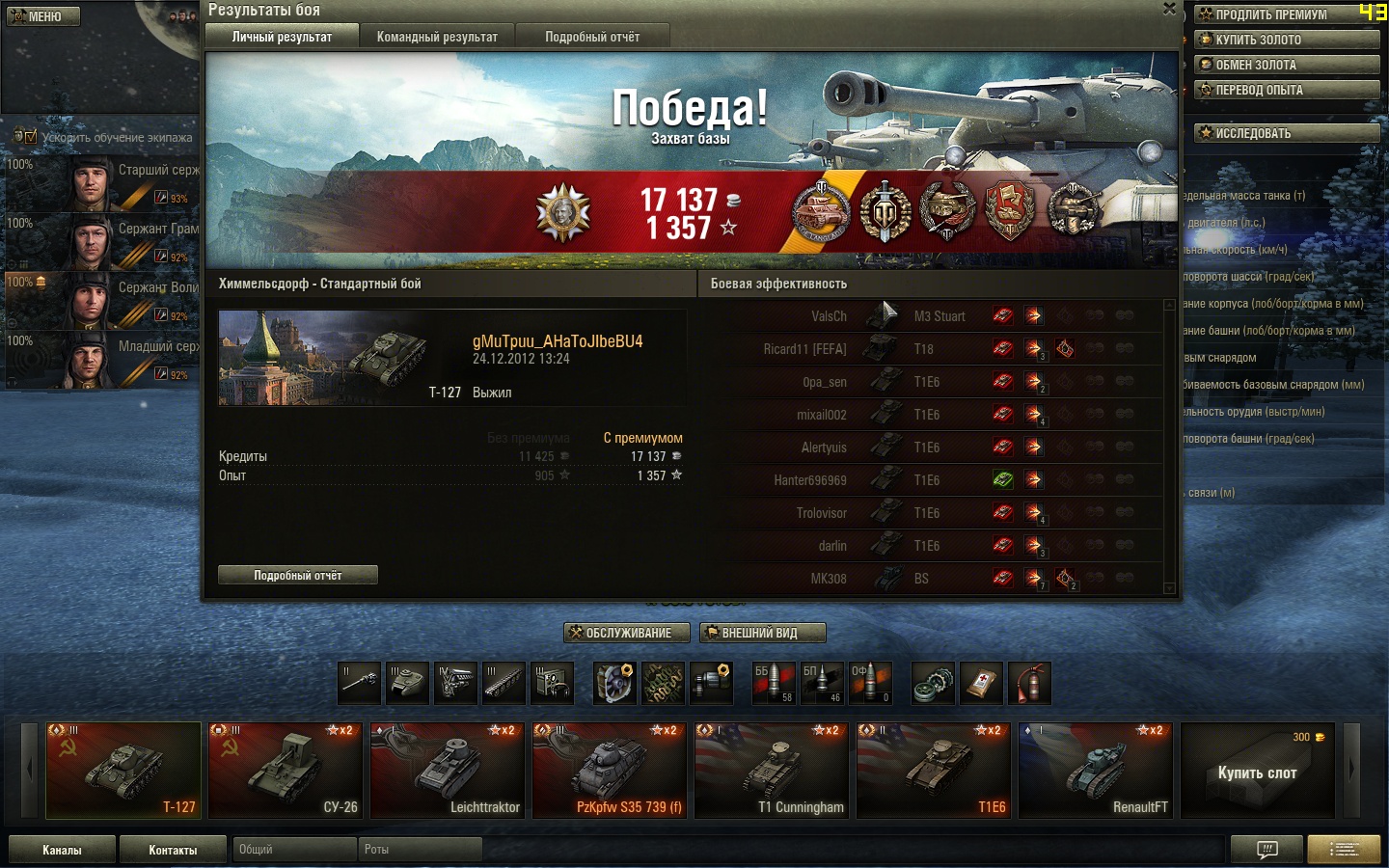
Task: Open ОБСЛУЖИВАНИЕ tank service
Action: [x=627, y=633]
